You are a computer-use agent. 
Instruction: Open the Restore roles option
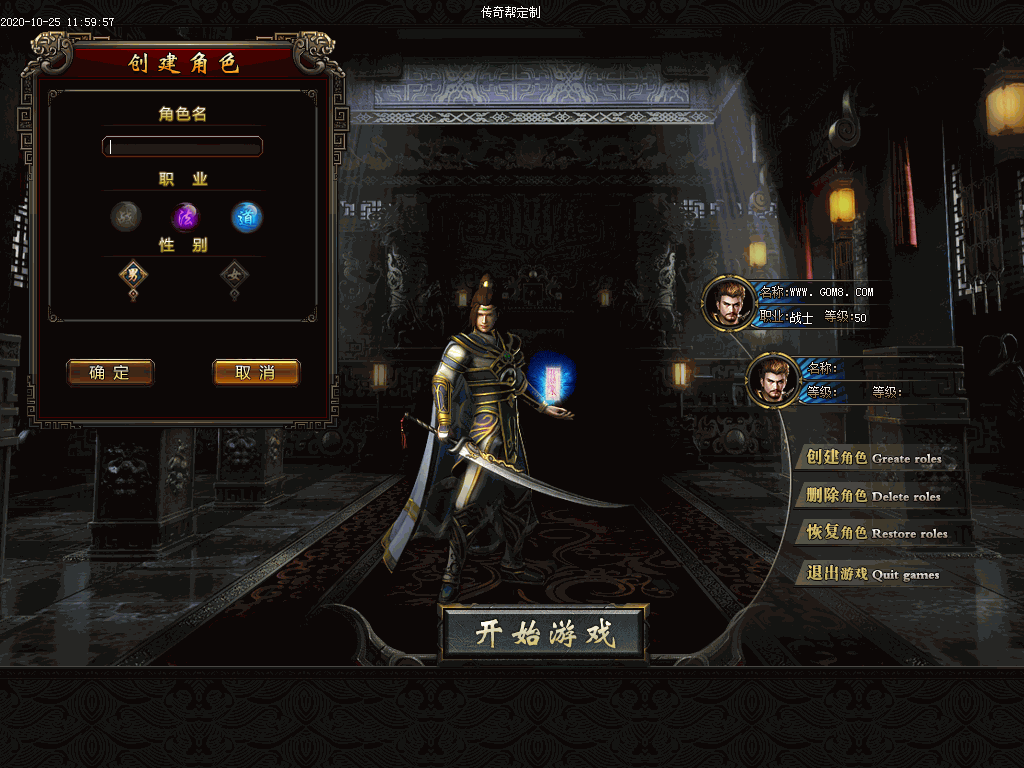pos(876,533)
